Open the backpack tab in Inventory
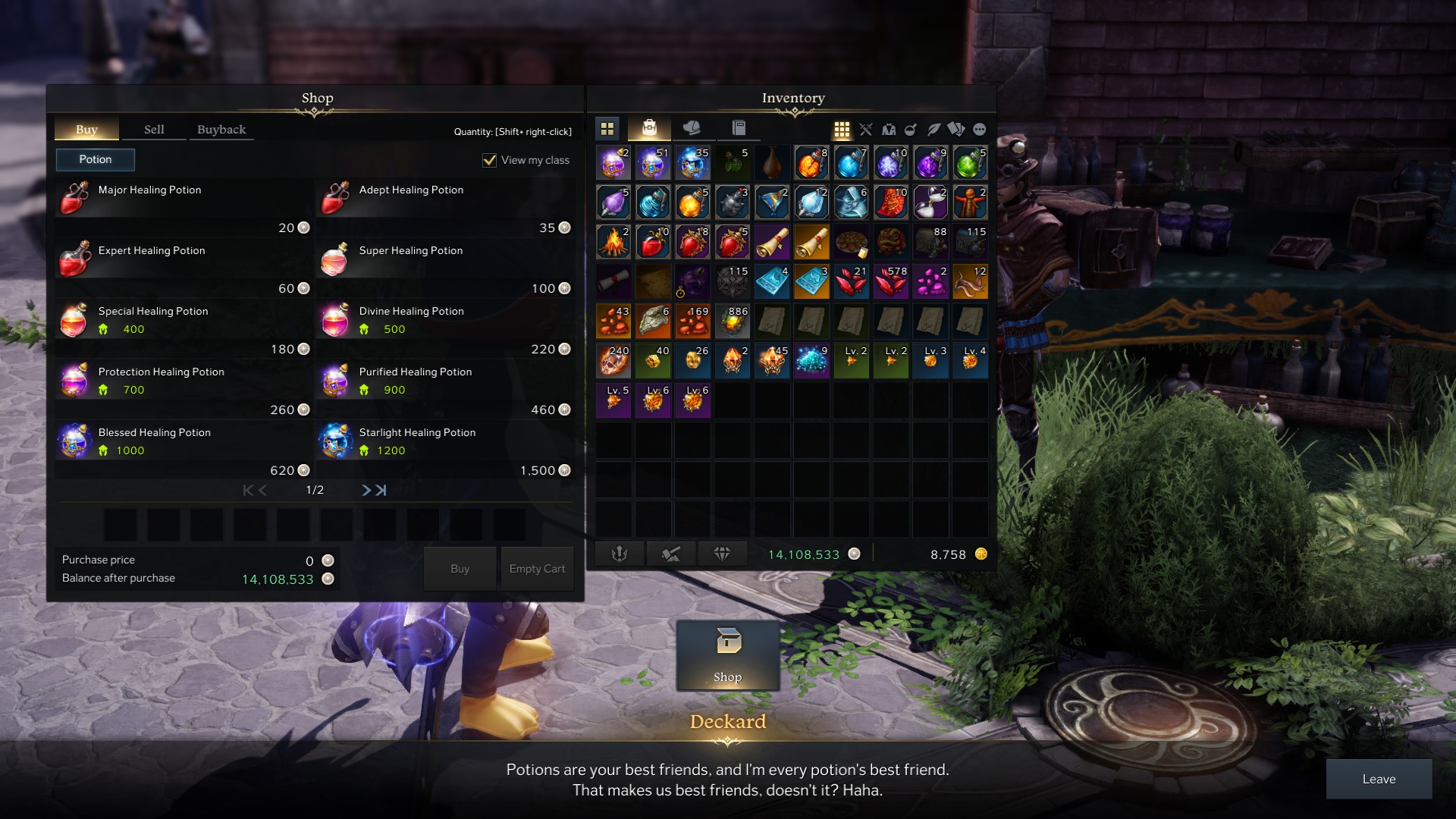1456x819 pixels. pyautogui.click(x=650, y=129)
